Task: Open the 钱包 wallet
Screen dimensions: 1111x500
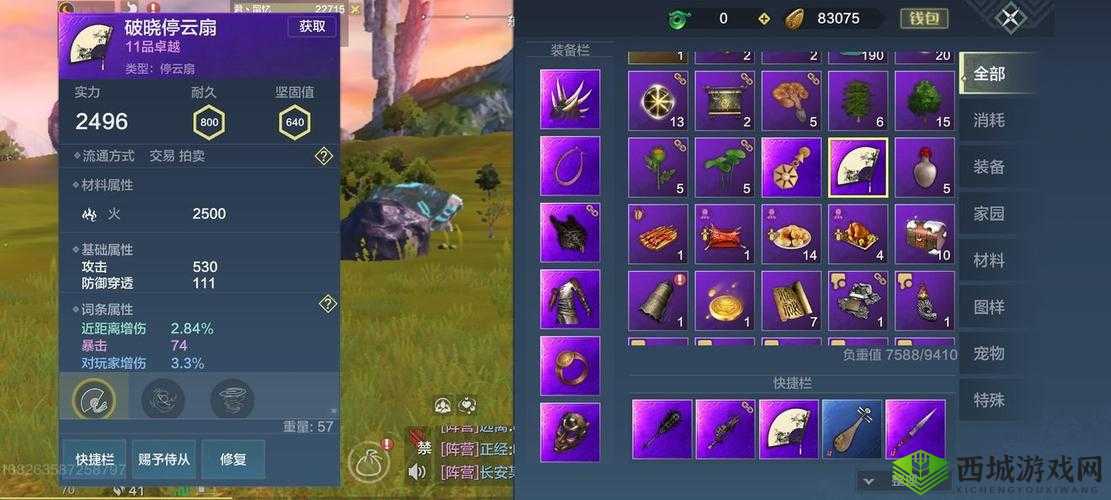Action: (x=924, y=18)
